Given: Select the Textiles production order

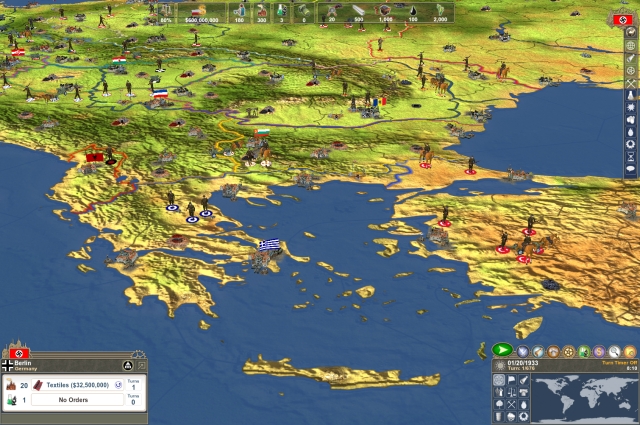Looking at the screenshot, I should point(79,384).
